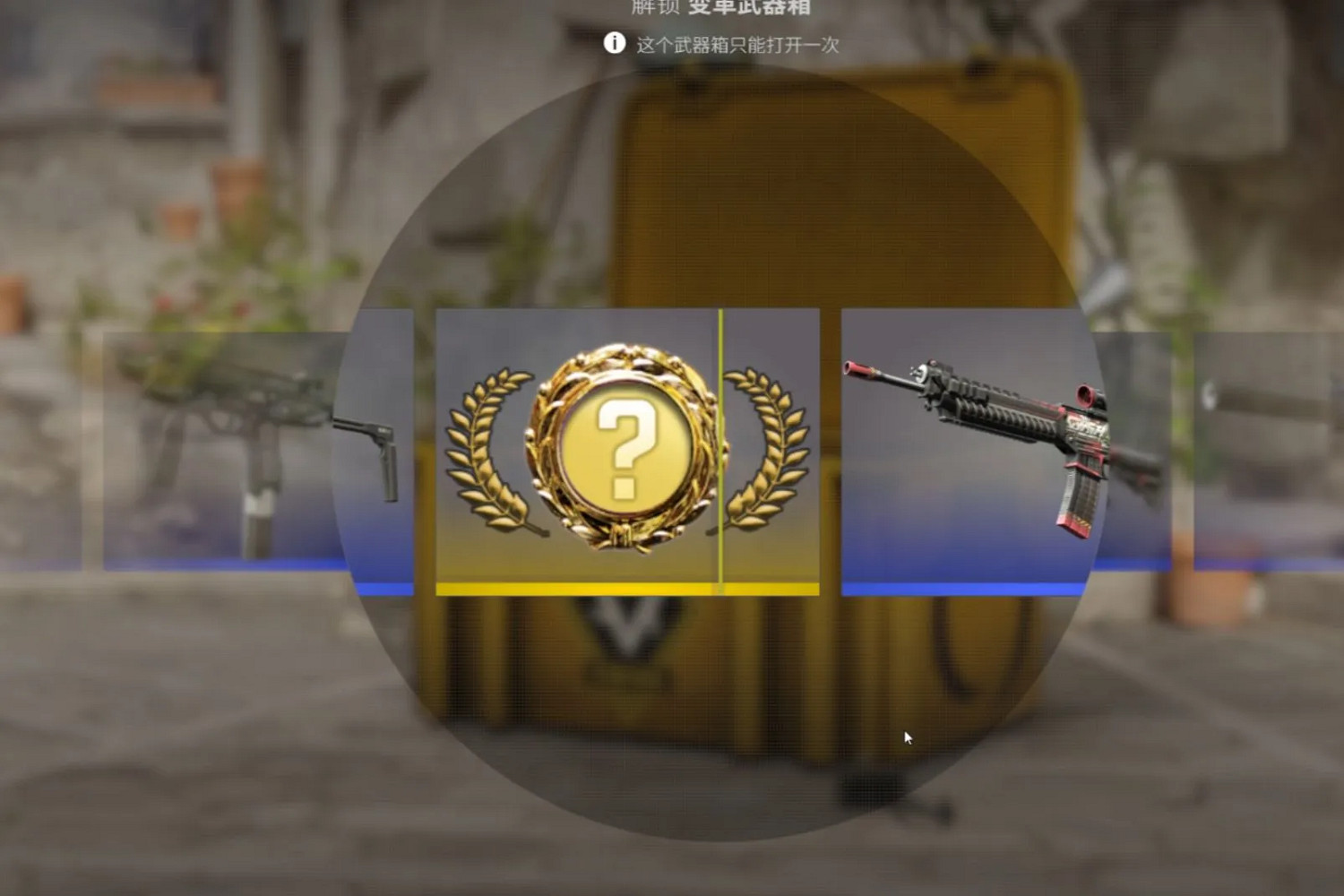Click the yellow rarity bar under the gold item
This screenshot has height=896, width=1344.
point(581,588)
